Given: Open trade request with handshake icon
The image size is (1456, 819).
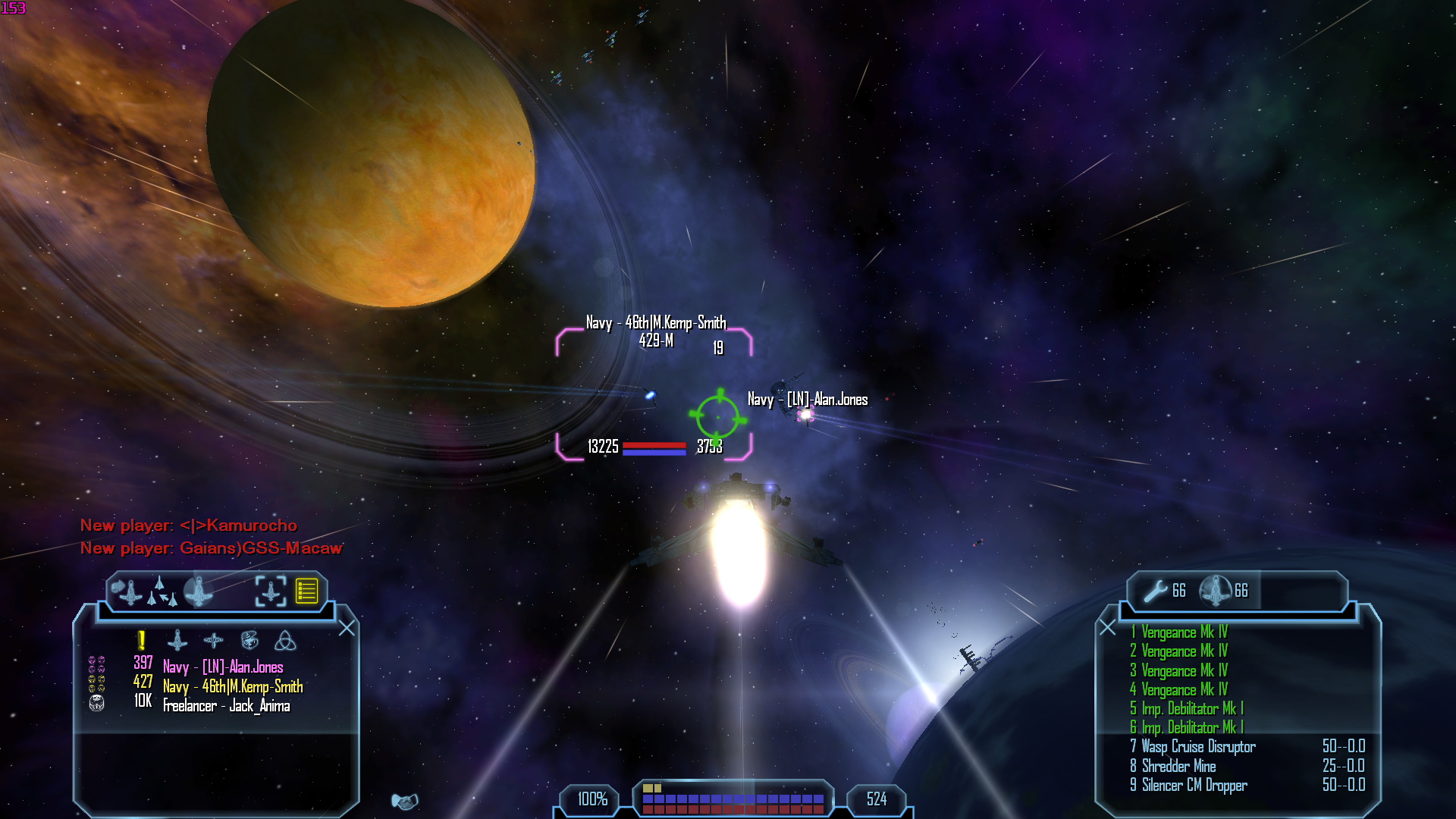Looking at the screenshot, I should [x=404, y=802].
